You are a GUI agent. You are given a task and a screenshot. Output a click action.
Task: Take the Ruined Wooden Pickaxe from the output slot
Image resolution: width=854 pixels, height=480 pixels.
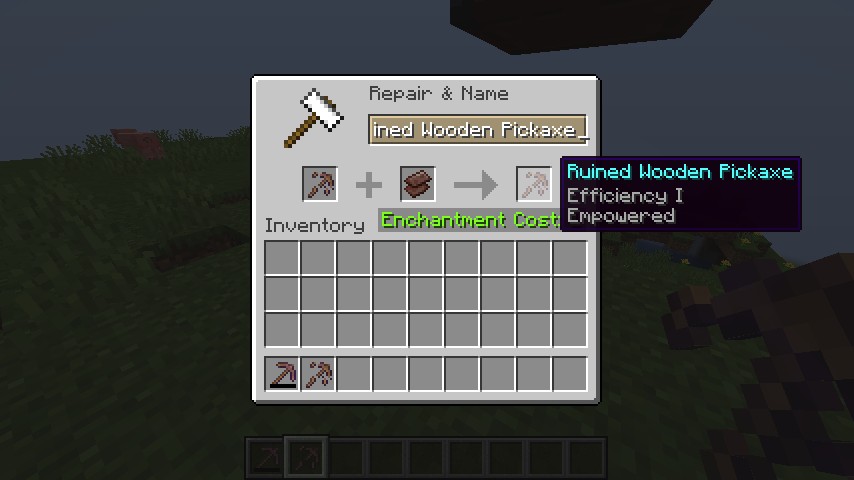(x=534, y=185)
